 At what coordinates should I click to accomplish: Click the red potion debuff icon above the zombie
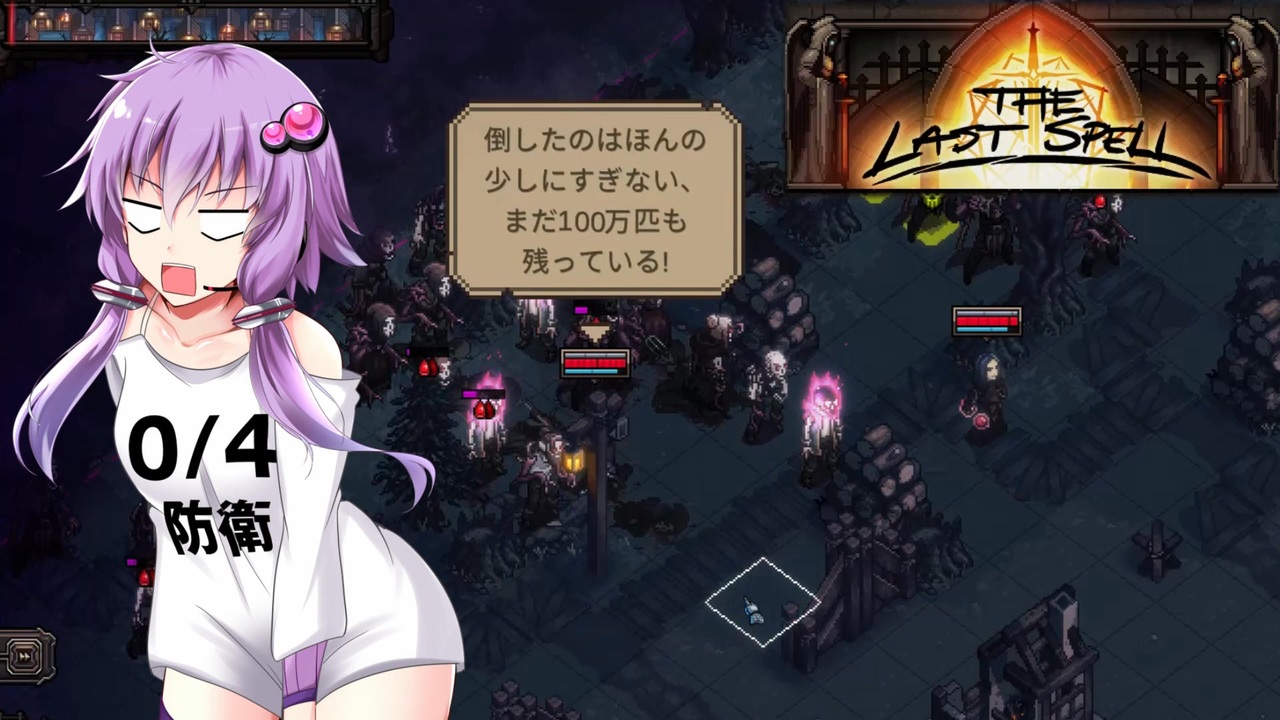pyautogui.click(x=428, y=368)
